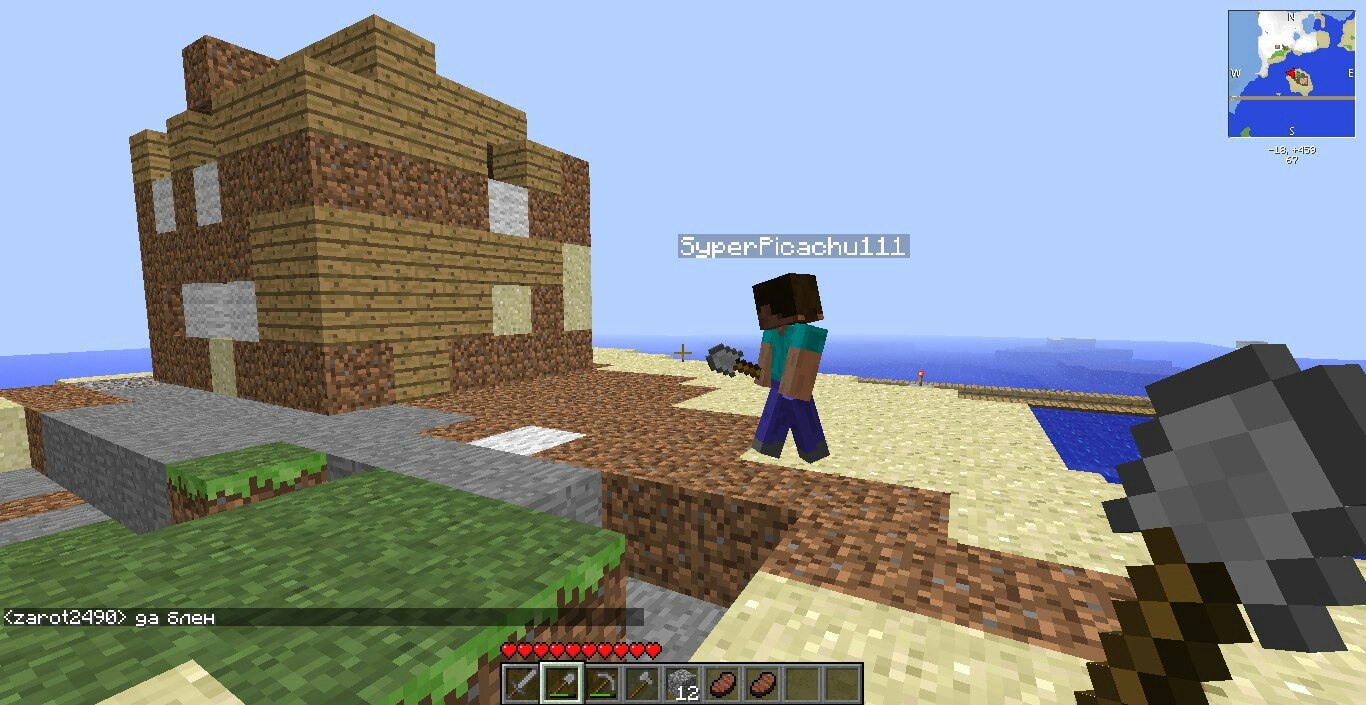Switch to the pickaxe hotbar slot
1366x705 pixels.
pos(601,684)
